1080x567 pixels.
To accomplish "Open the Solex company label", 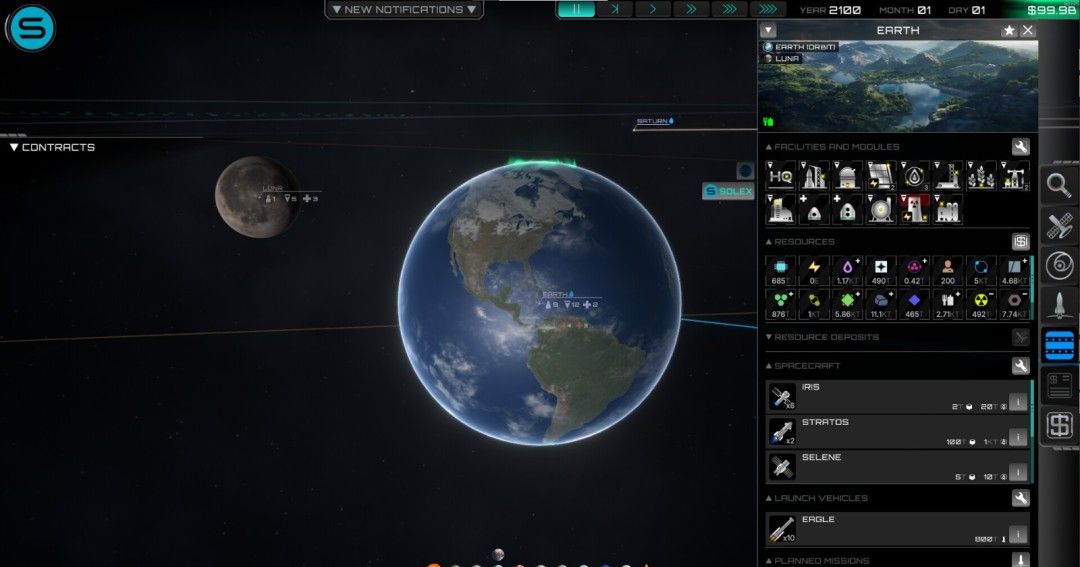I will [728, 191].
